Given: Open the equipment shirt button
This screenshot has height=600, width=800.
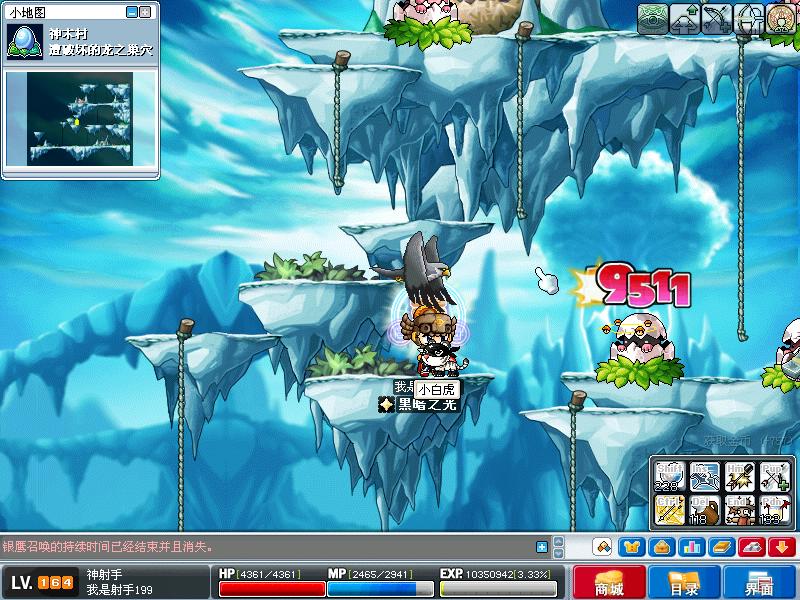Looking at the screenshot, I should 632,547.
